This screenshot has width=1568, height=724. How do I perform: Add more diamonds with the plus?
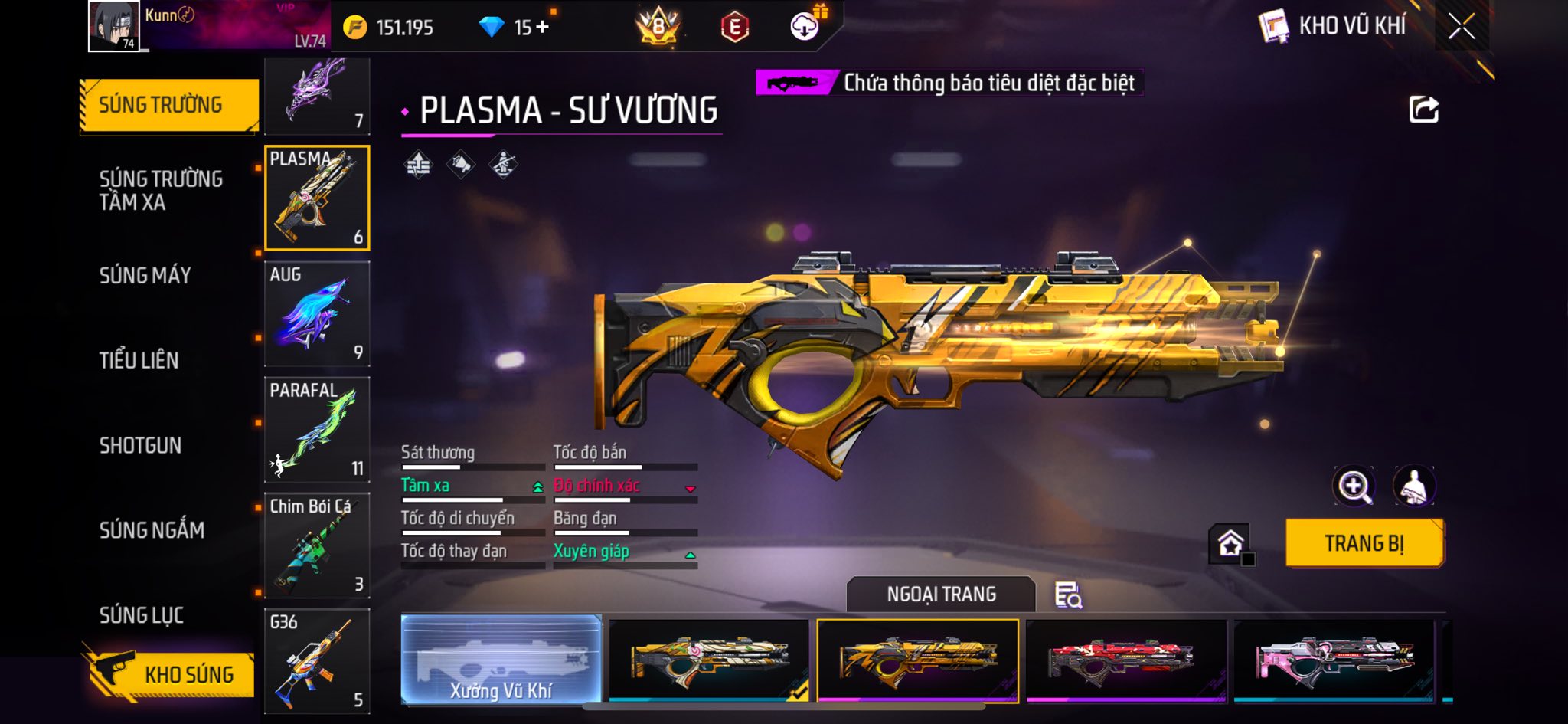tap(542, 28)
